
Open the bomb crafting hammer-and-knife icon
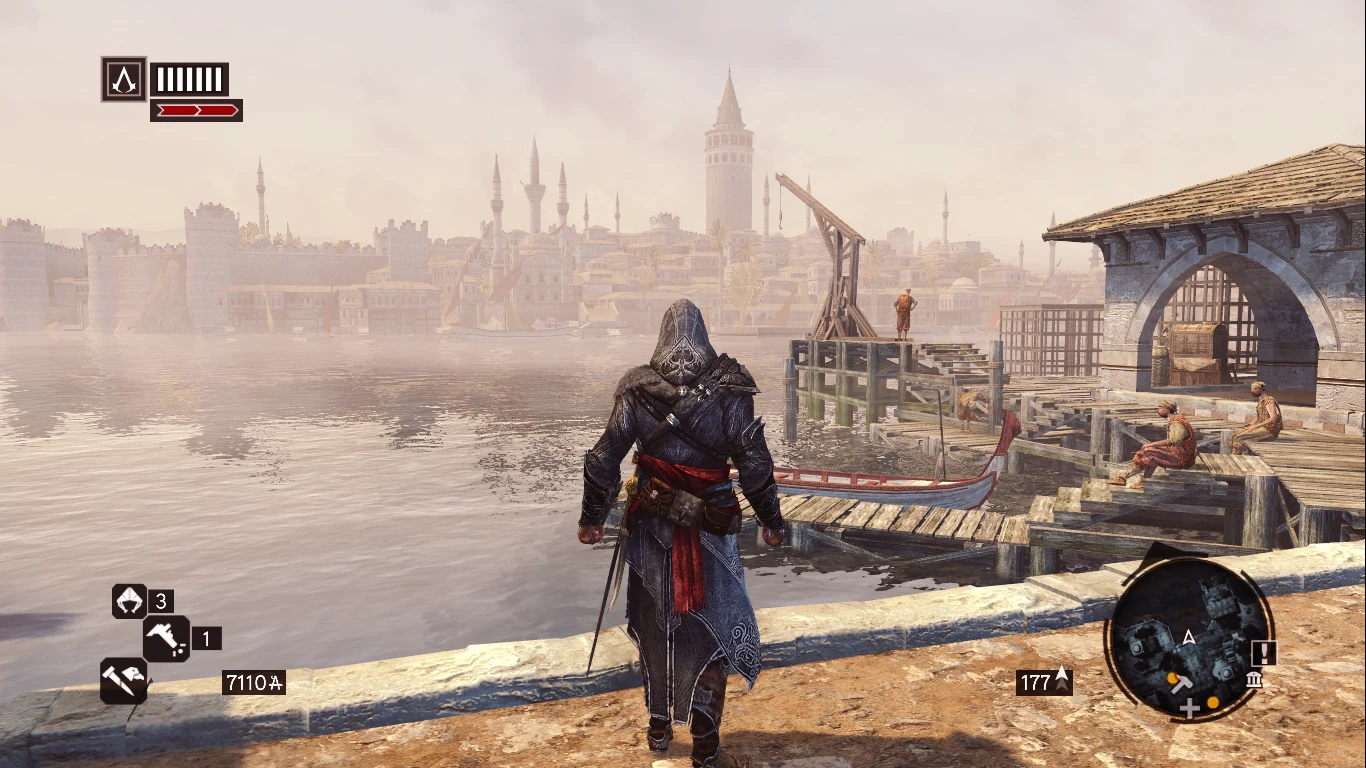click(x=124, y=682)
